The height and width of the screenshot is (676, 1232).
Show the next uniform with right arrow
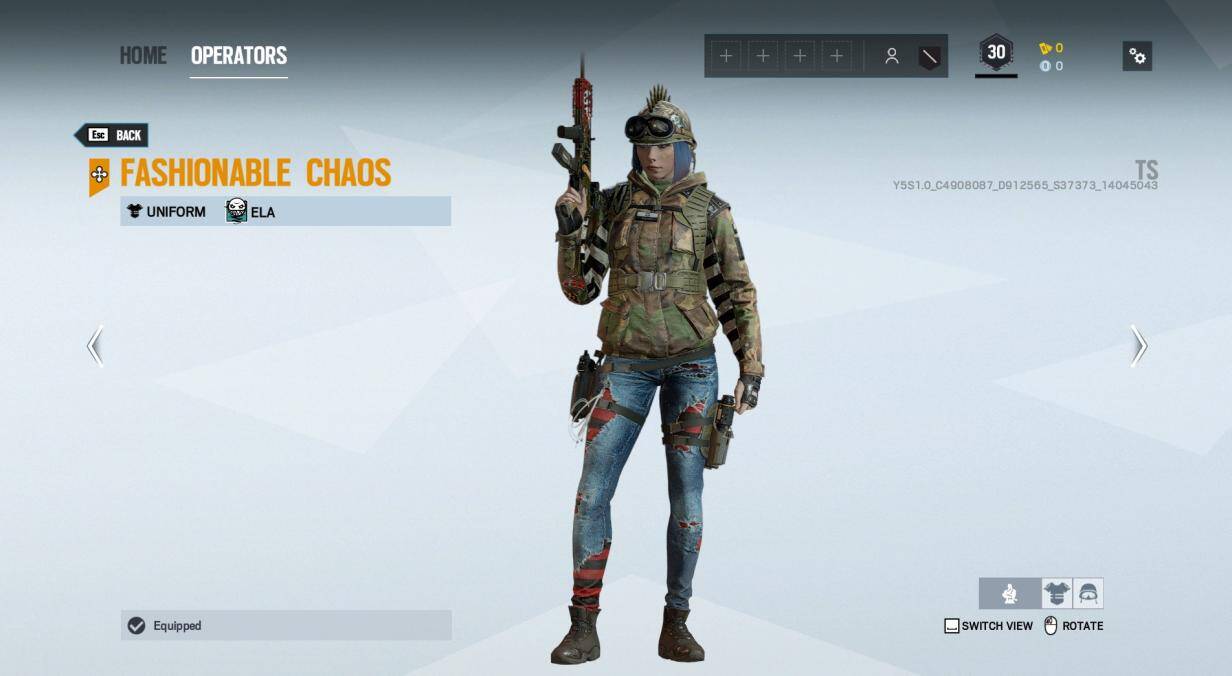pos(1138,346)
